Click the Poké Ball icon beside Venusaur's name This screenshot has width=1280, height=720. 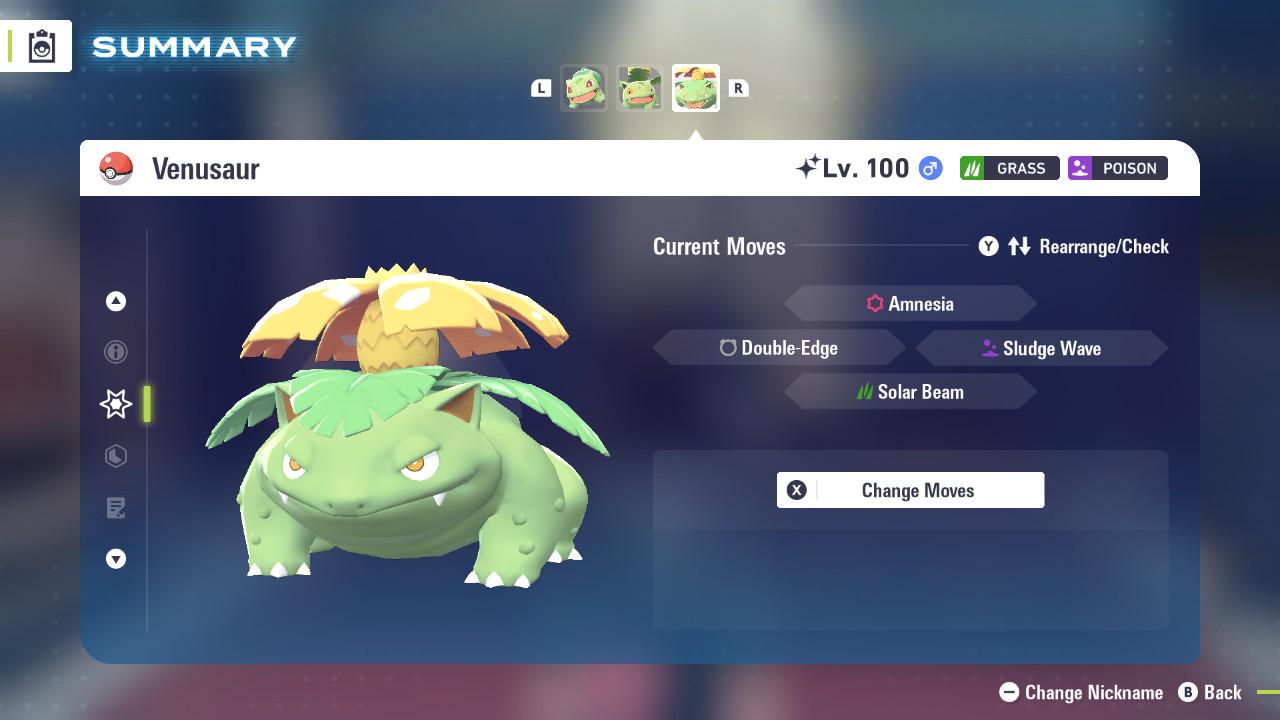(x=117, y=168)
